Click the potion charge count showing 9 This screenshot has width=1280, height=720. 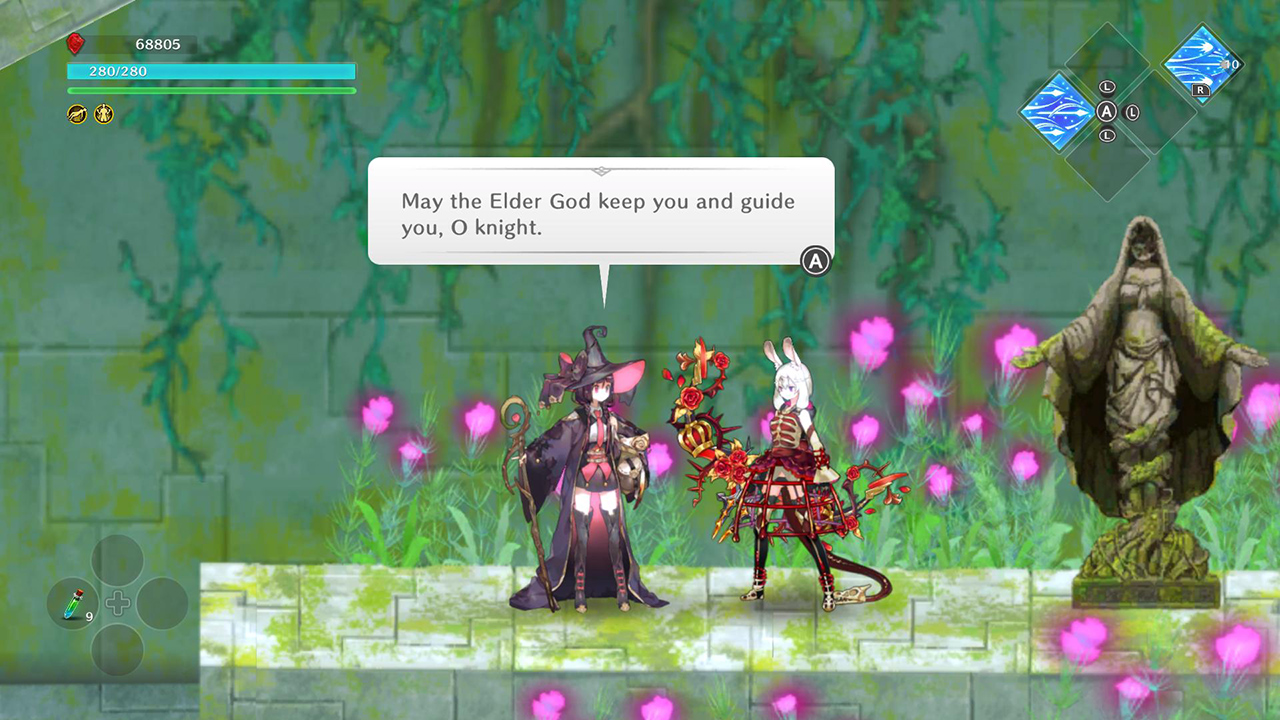click(89, 616)
